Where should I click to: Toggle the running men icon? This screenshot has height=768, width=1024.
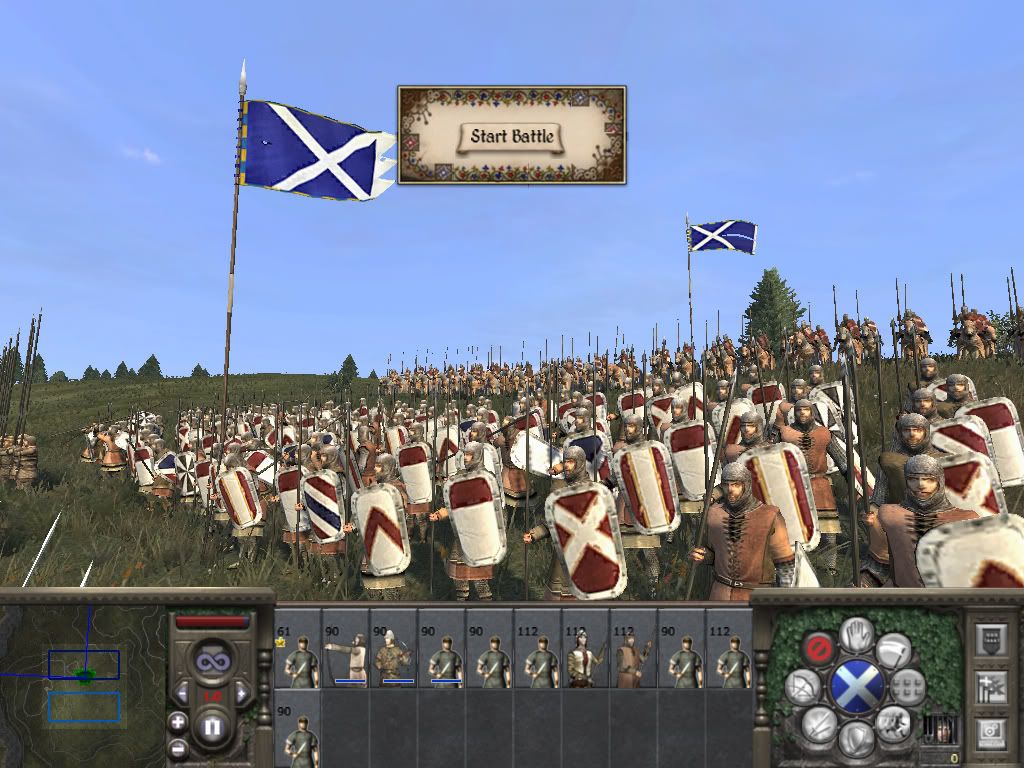(892, 722)
